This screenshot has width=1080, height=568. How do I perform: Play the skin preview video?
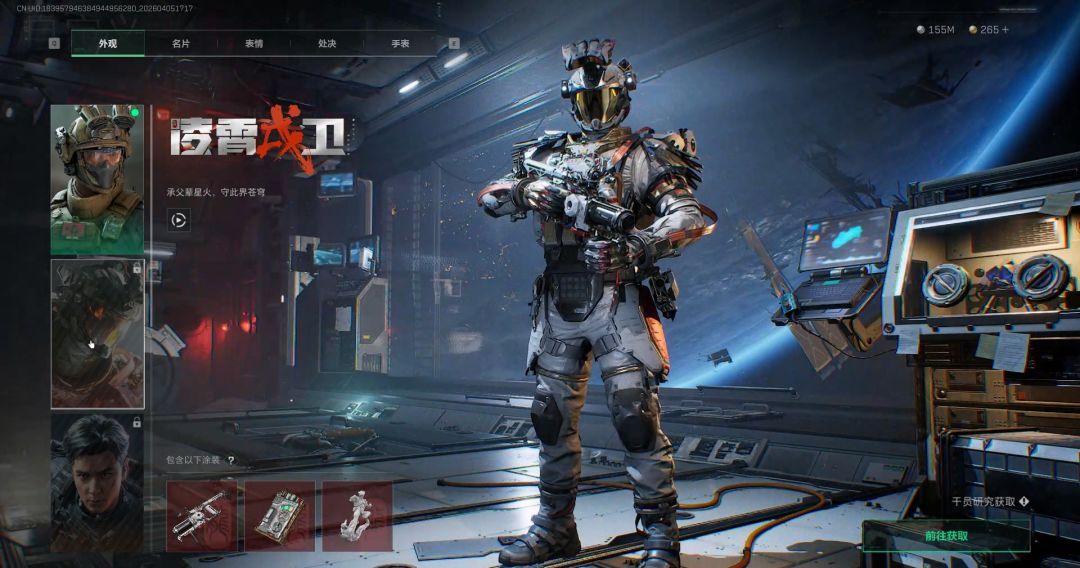[179, 220]
